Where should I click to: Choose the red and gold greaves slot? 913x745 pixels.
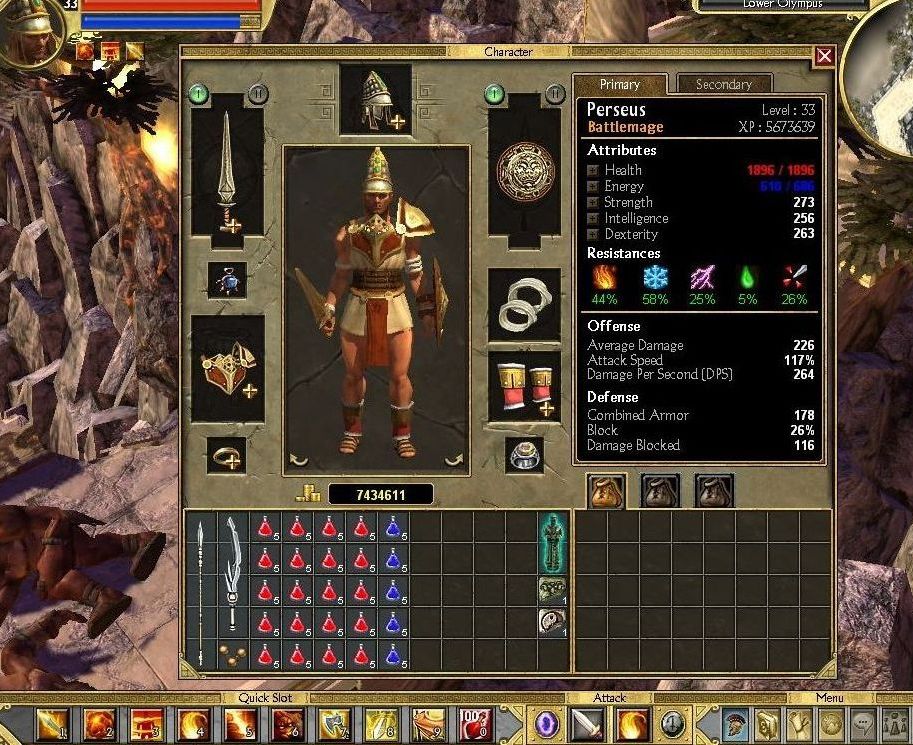coord(524,386)
